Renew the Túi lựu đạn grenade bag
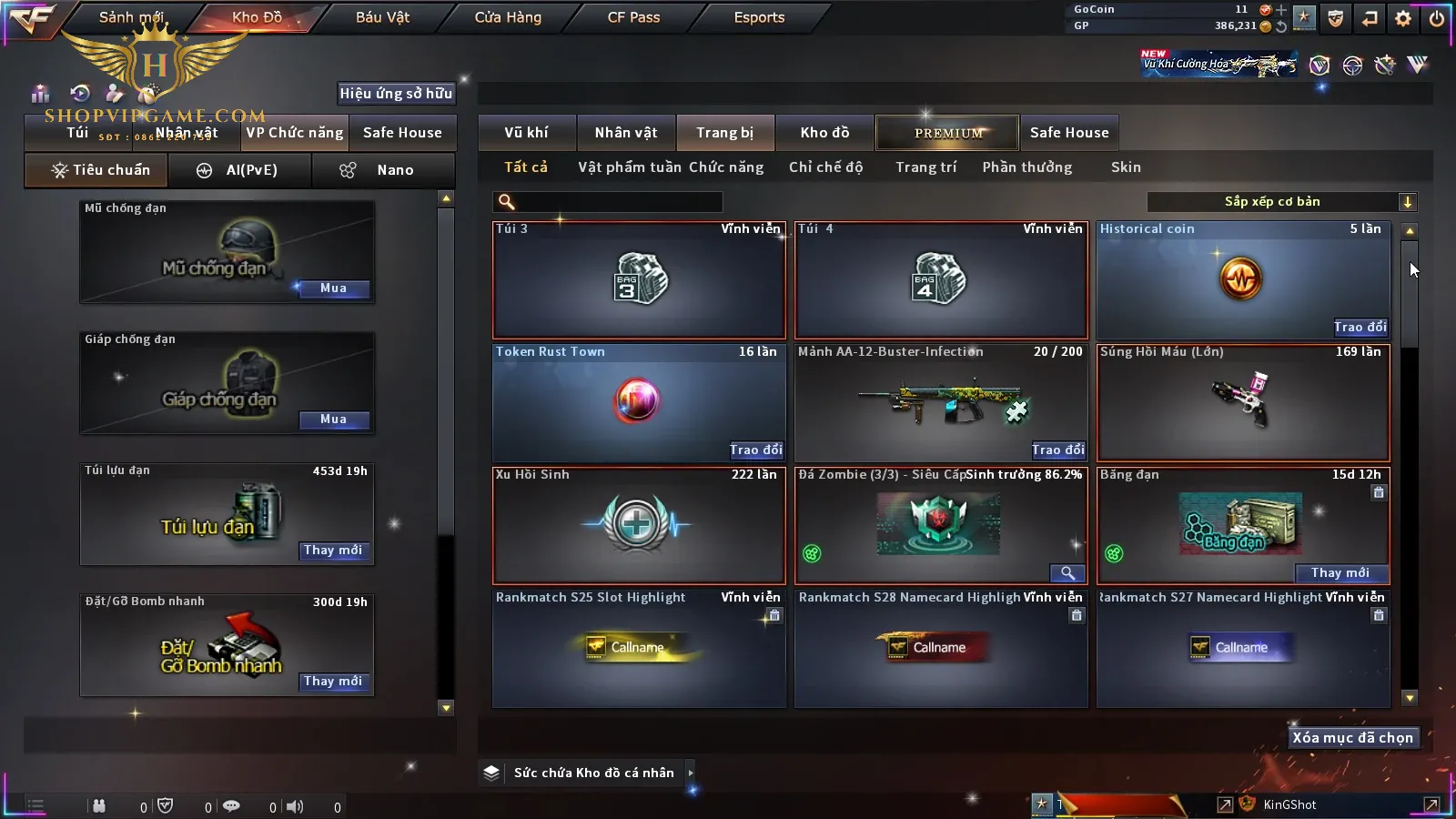Image resolution: width=1456 pixels, height=819 pixels. [x=333, y=551]
